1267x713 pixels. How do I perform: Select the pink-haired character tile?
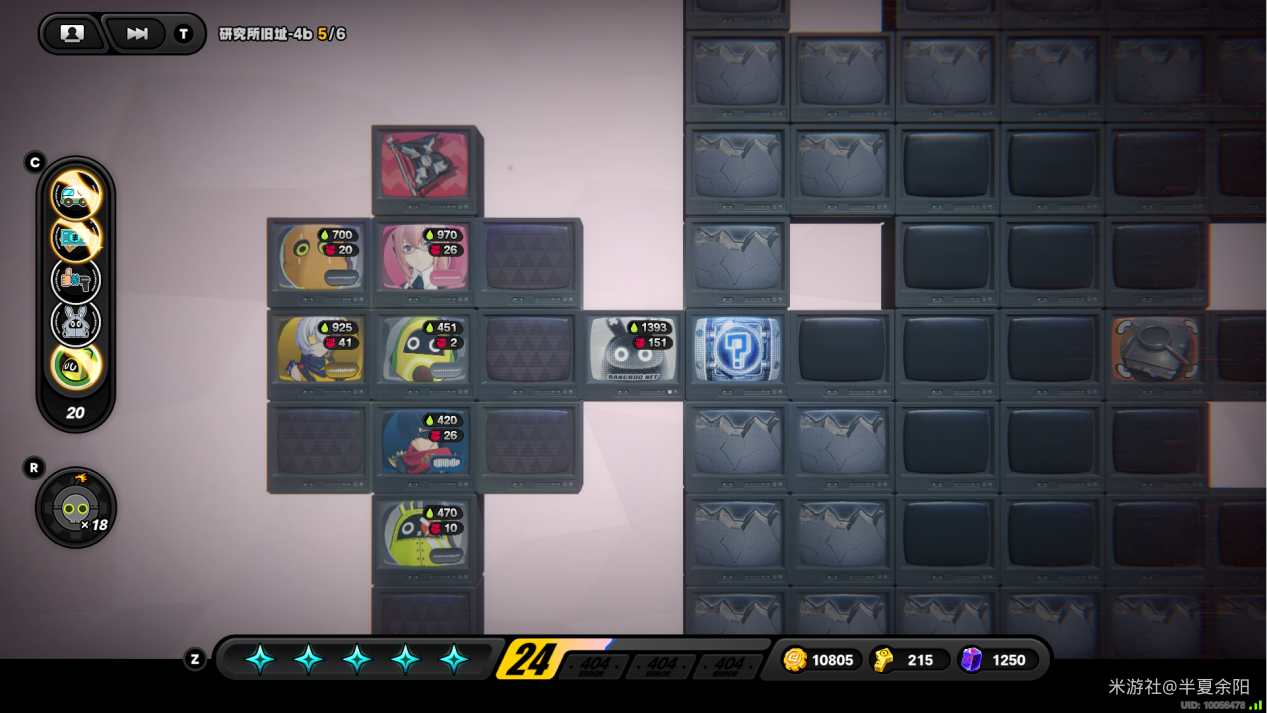(x=424, y=259)
